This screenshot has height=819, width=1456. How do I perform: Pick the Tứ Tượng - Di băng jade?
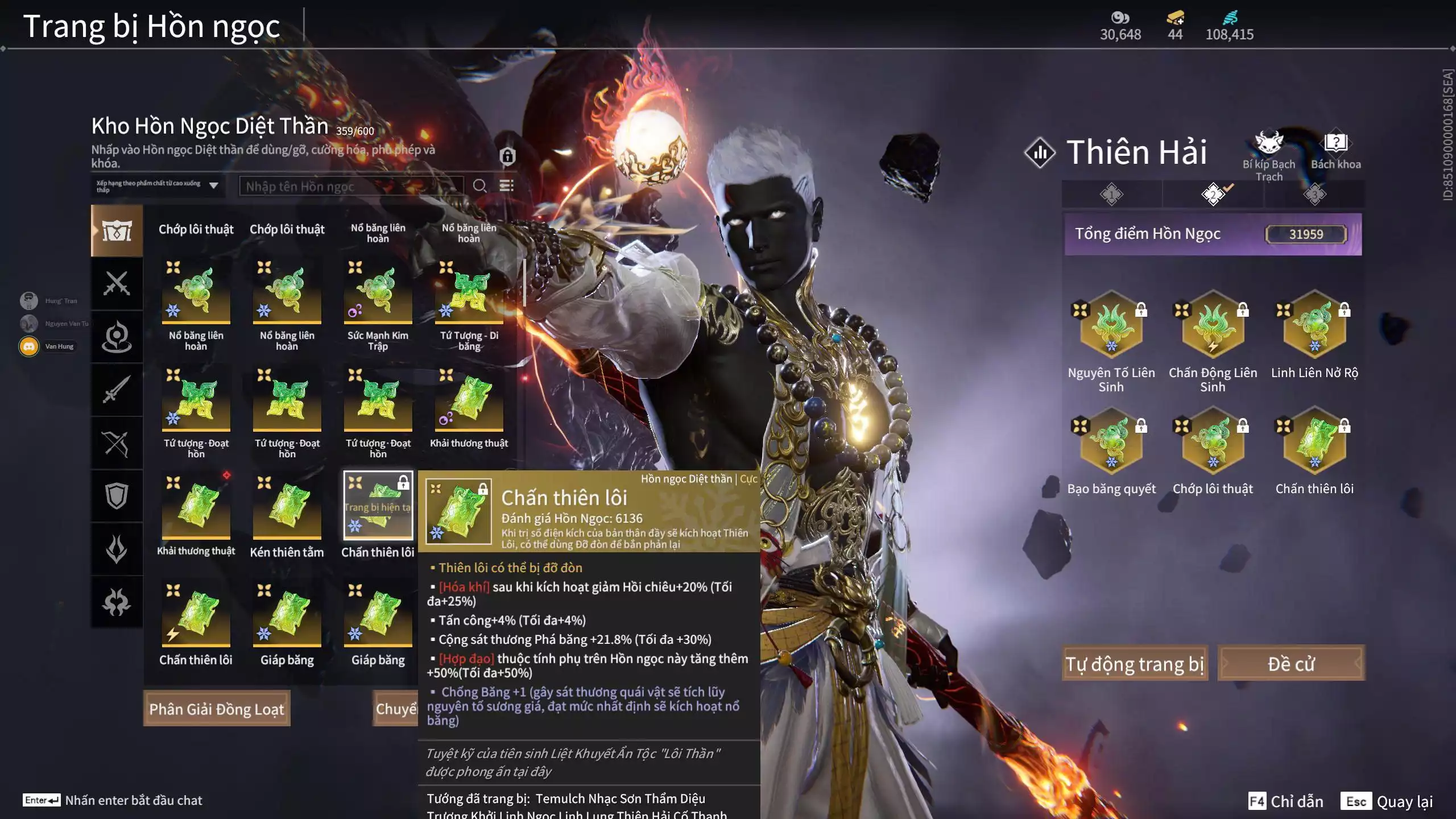point(469,291)
